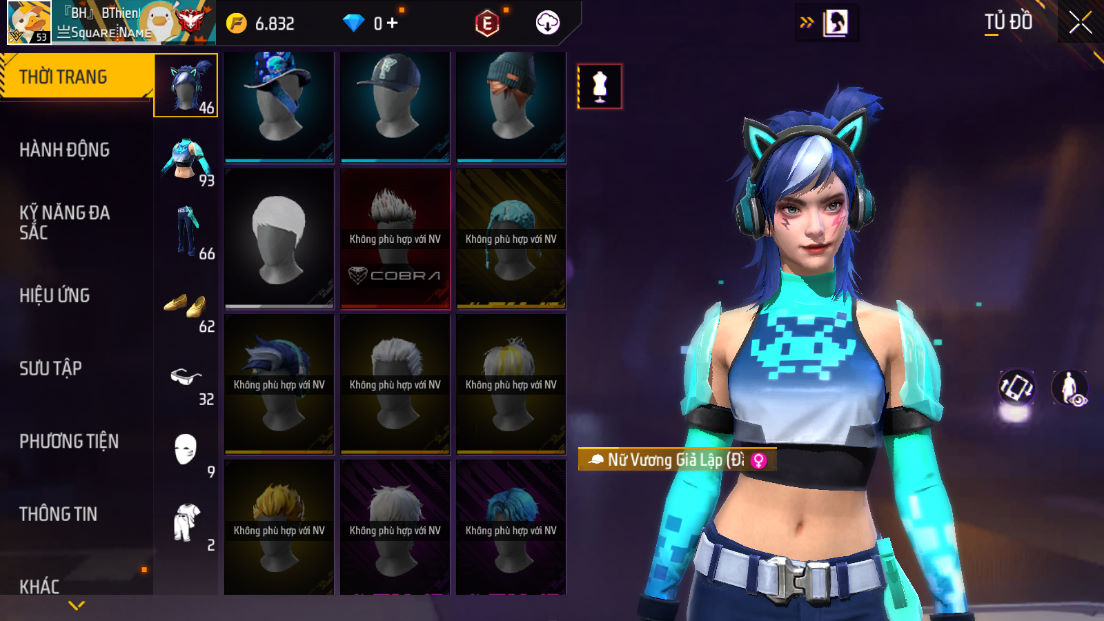Open the THÔNG TIN section

pos(59,514)
